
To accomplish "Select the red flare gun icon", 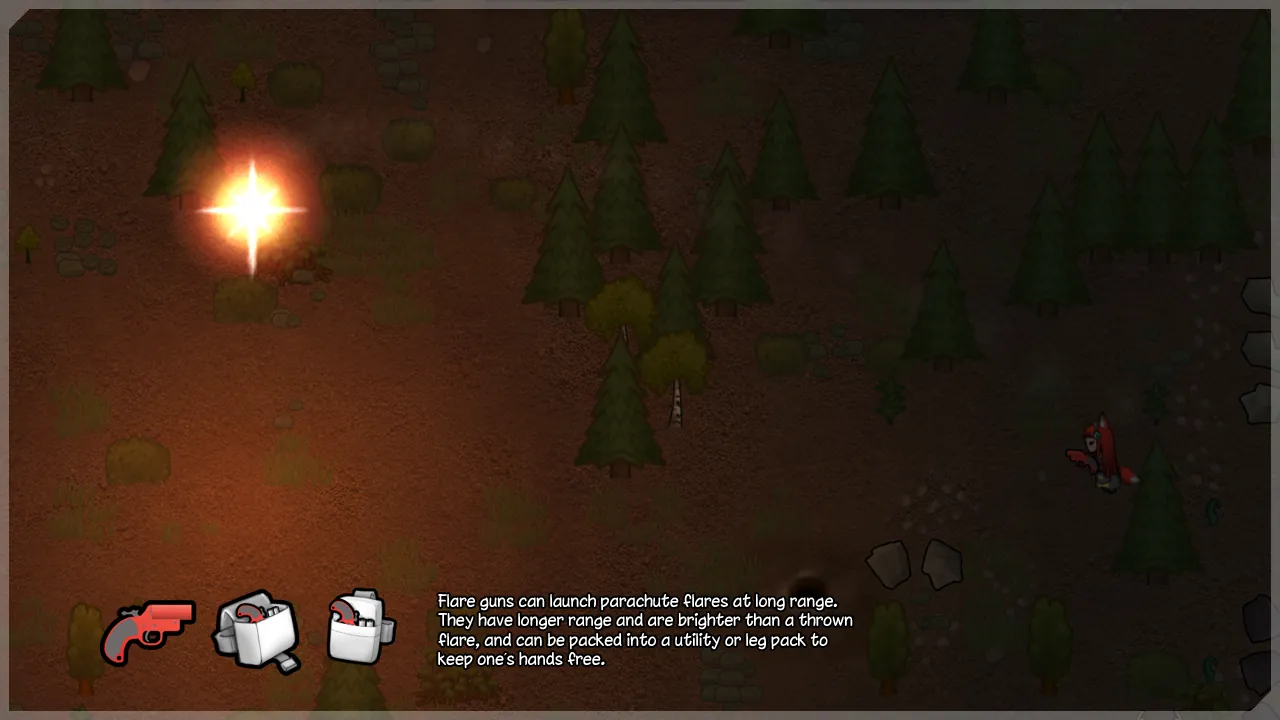I will click(147, 631).
